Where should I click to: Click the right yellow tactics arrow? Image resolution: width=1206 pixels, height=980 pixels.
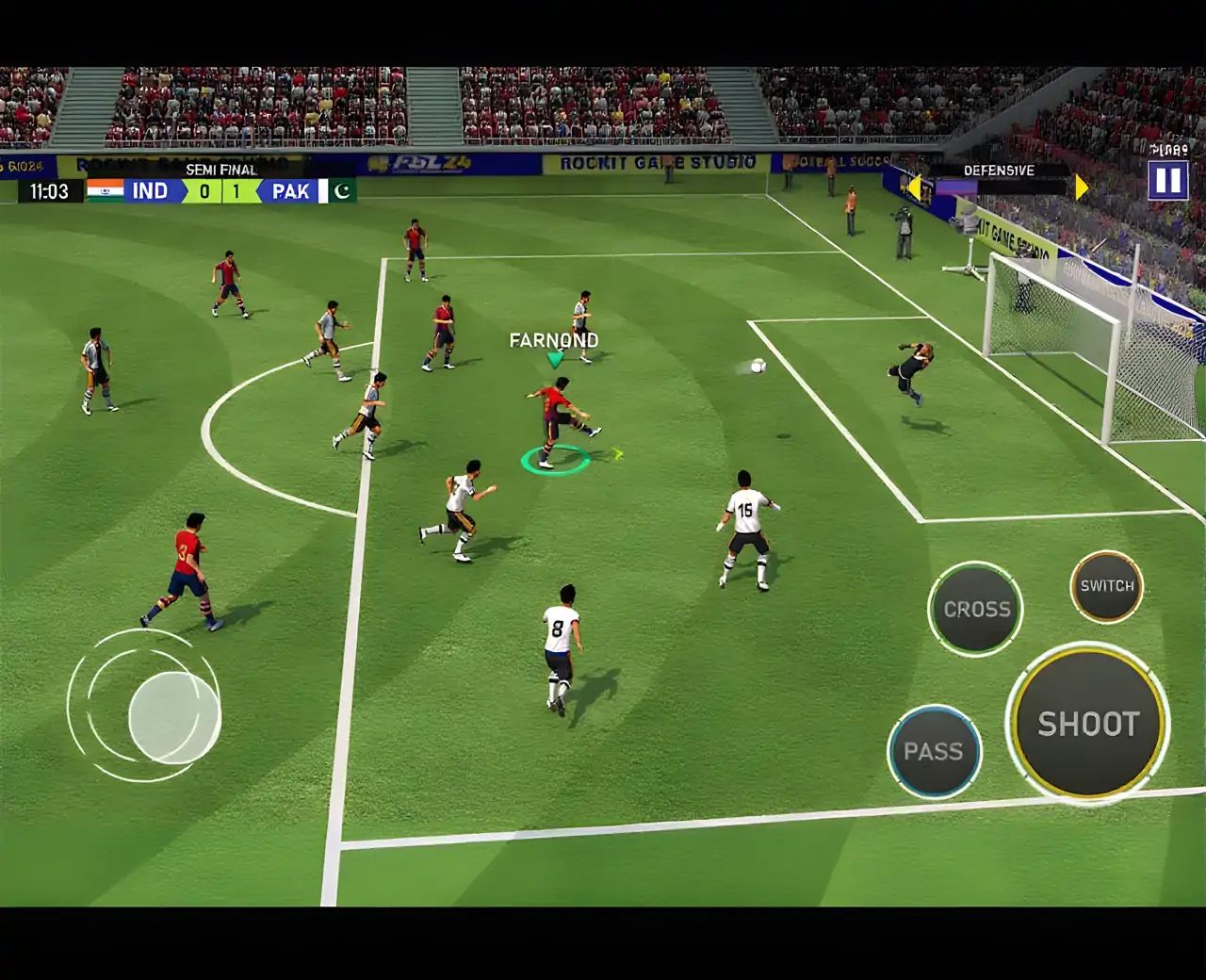(1081, 188)
